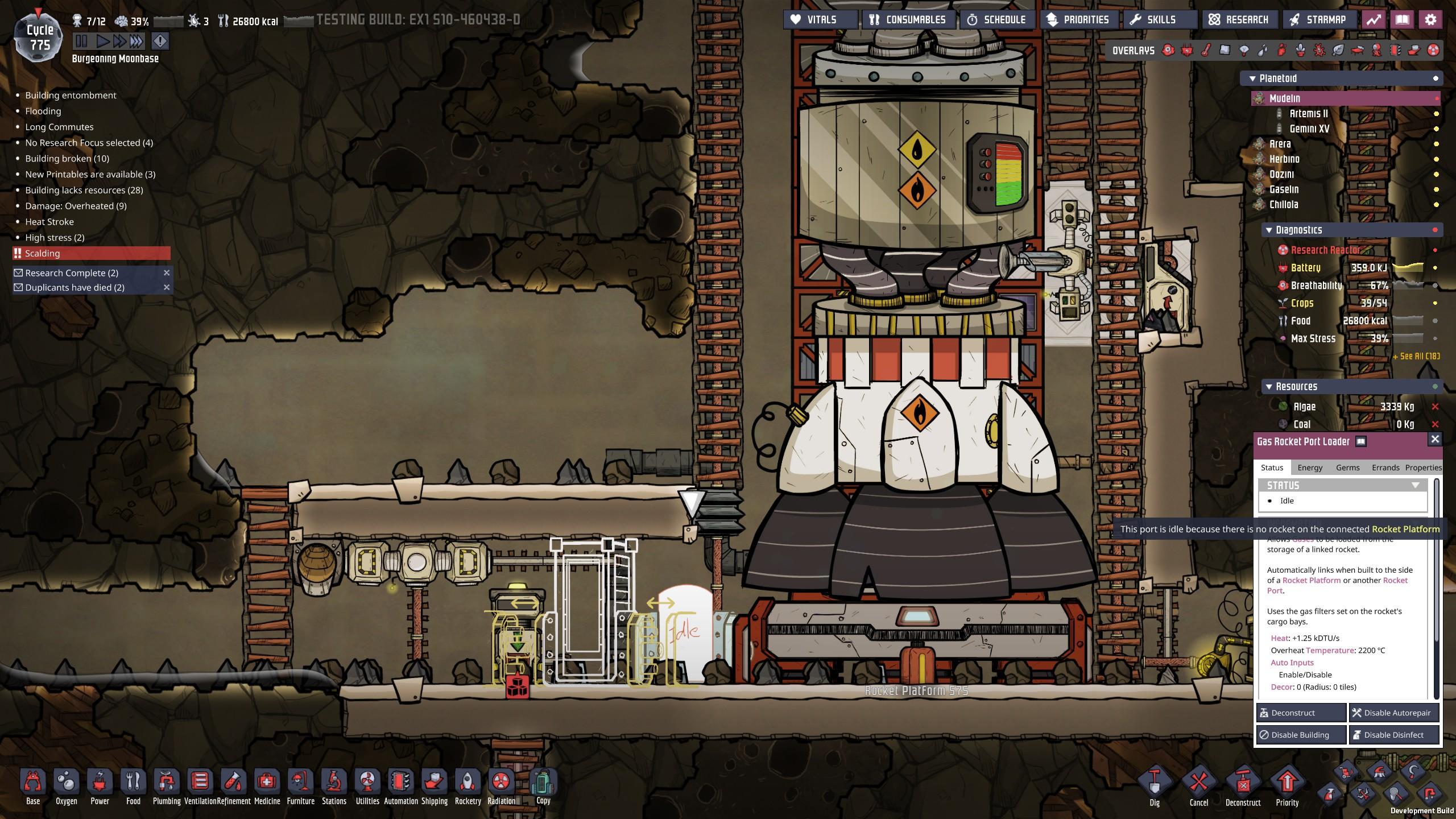Select the Deconstruct tool in the toolbar
Image resolution: width=1456 pixels, height=819 pixels.
click(x=1243, y=786)
